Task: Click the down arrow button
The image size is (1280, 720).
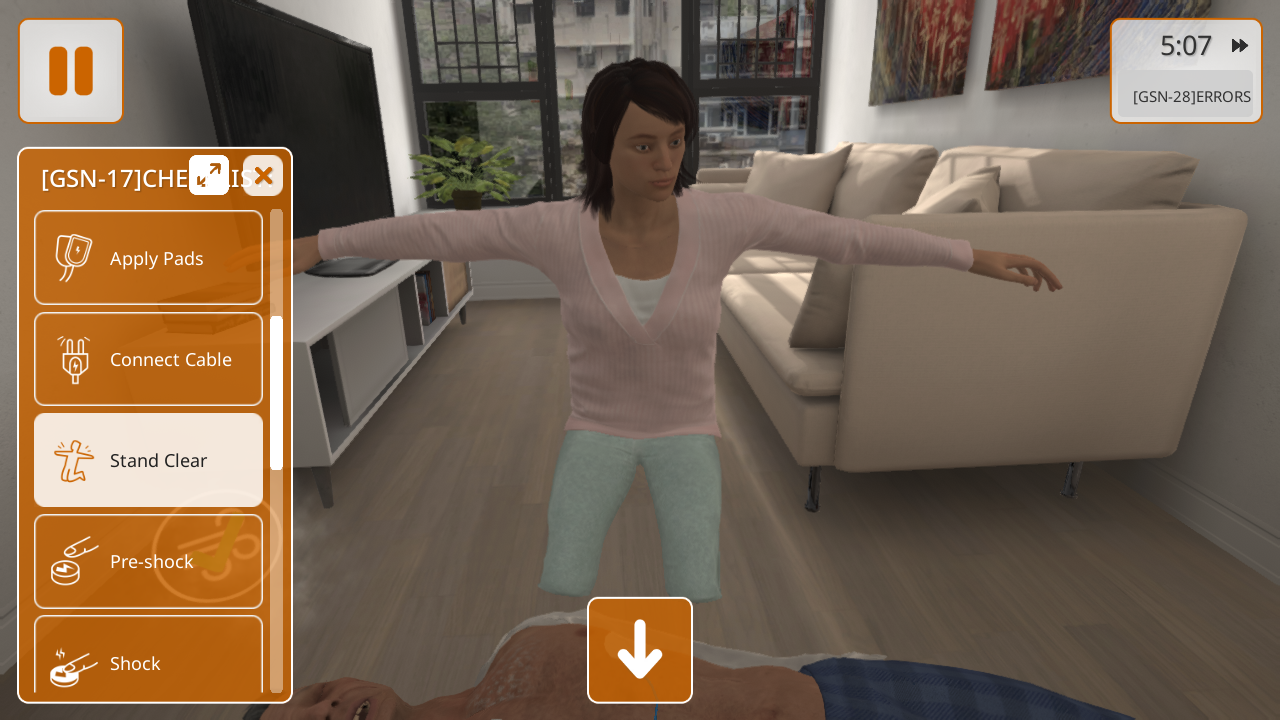Action: [640, 650]
